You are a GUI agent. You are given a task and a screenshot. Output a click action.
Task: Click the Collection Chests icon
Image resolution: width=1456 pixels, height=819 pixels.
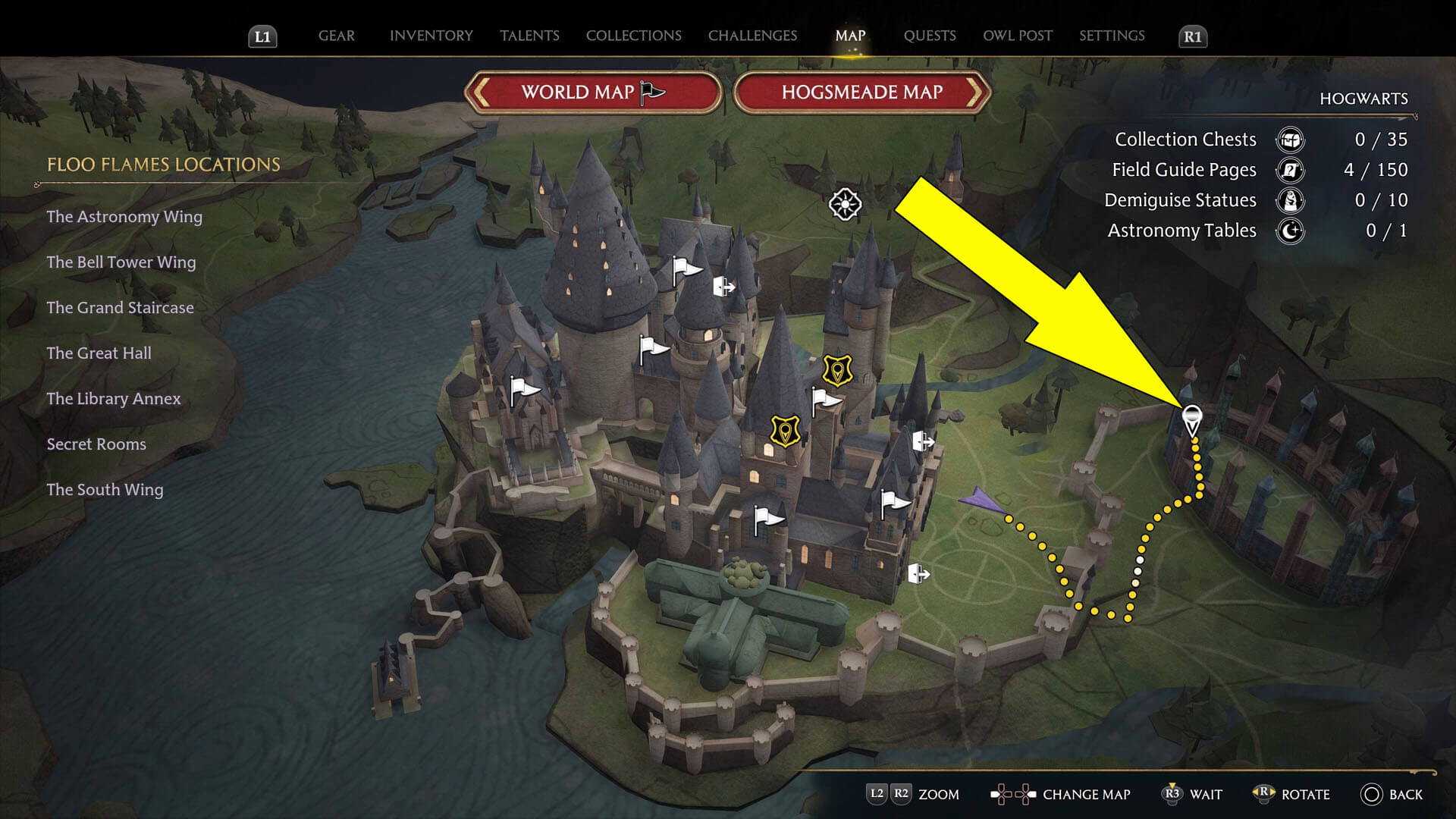point(1291,140)
